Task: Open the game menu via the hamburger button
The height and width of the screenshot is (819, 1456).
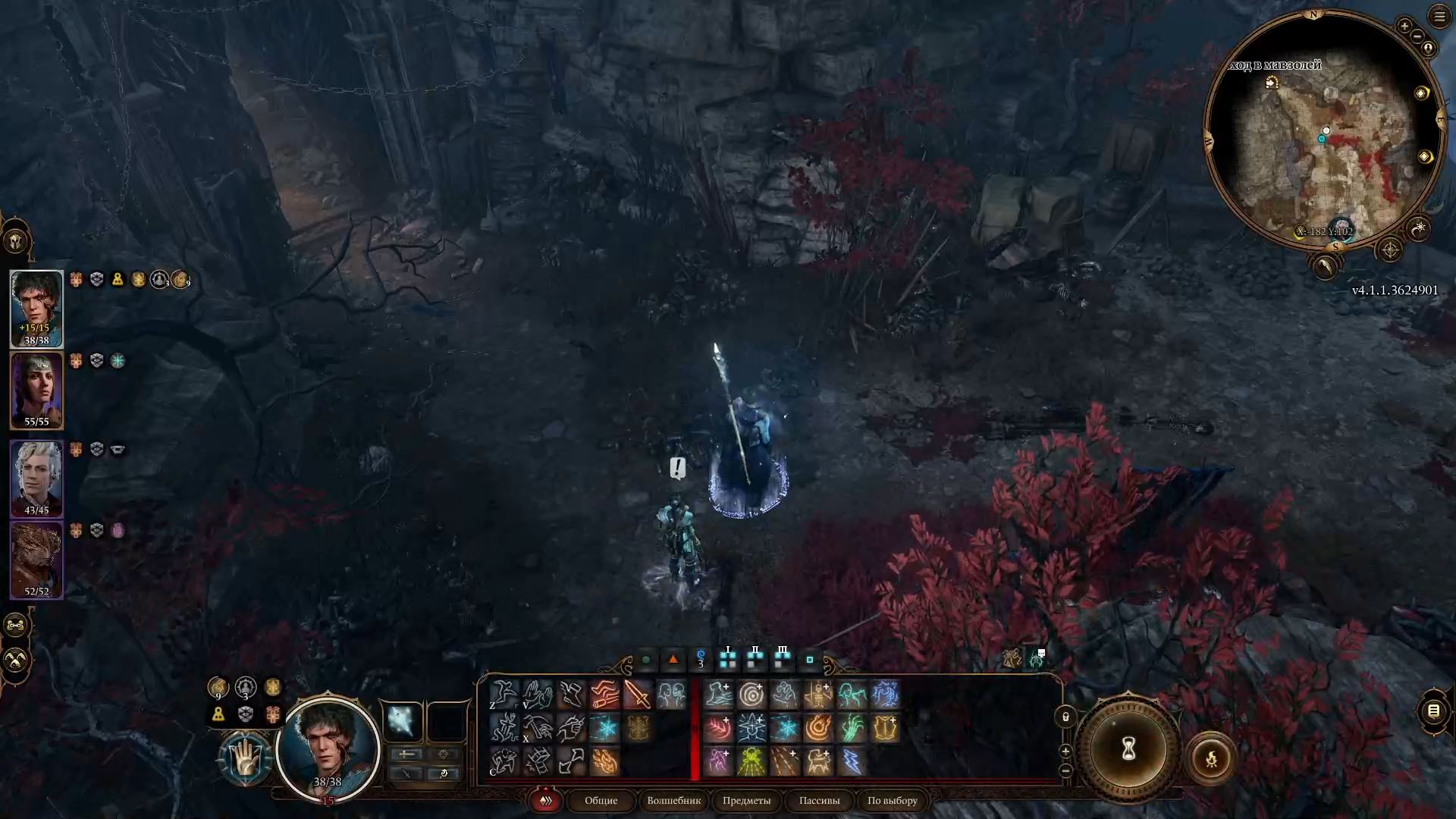Action: coord(1440,17)
